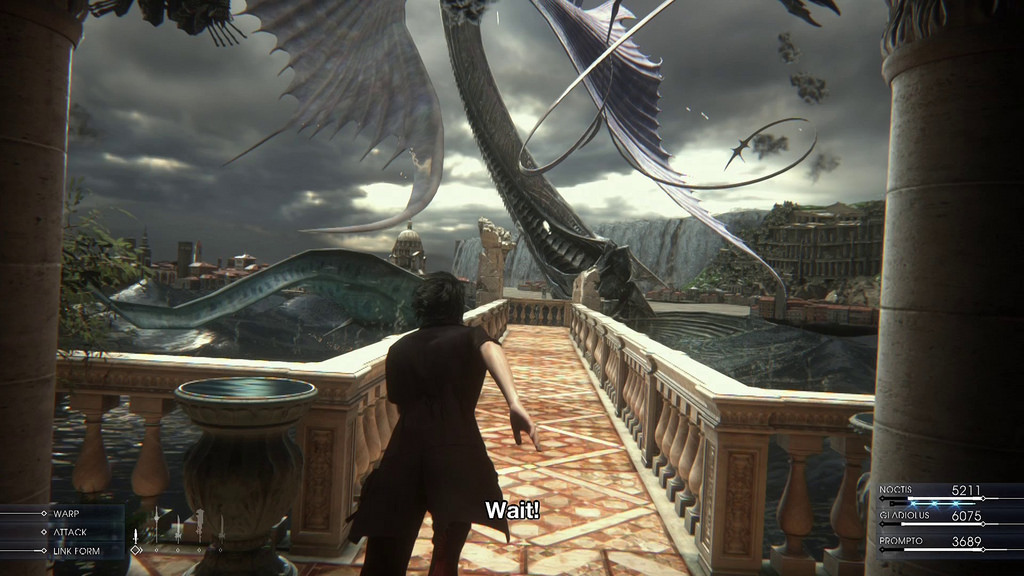
Task: Choose the ATTACK command
Action: coord(69,532)
